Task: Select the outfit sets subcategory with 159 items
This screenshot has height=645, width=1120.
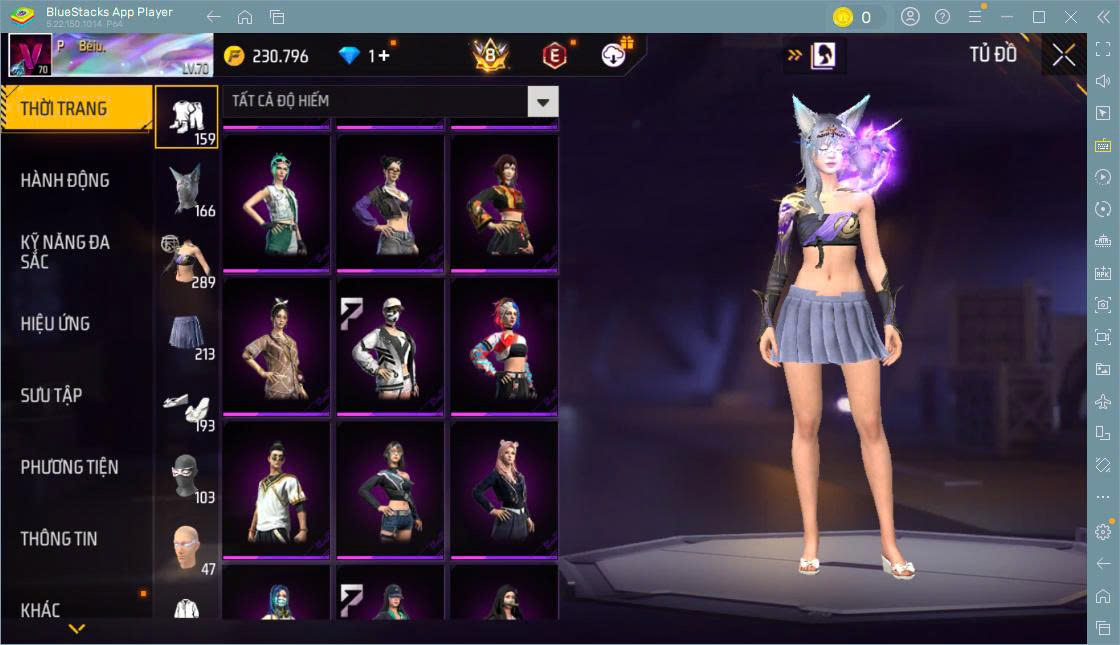Action: tap(187, 116)
